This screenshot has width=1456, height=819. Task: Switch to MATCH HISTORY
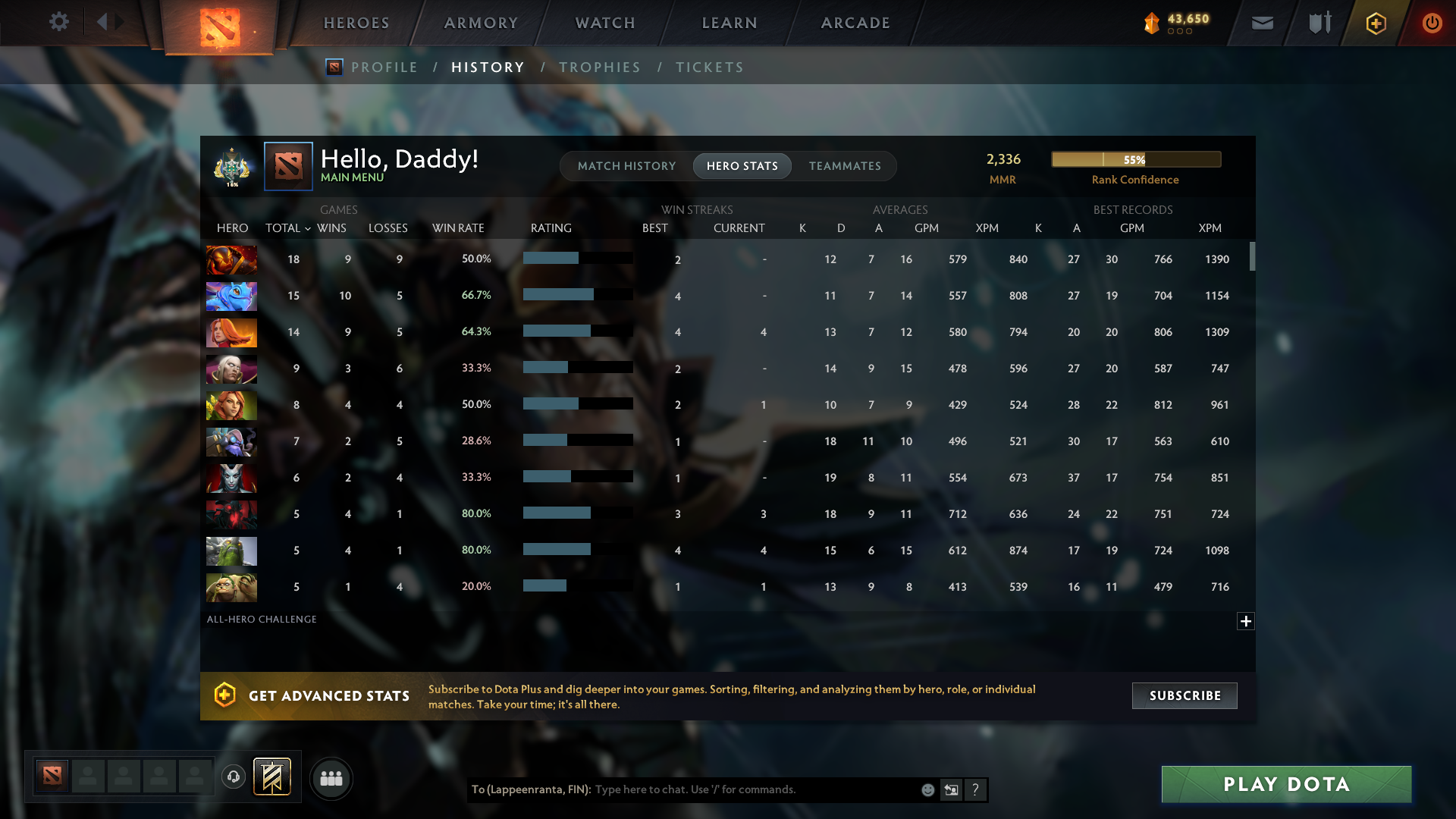tap(626, 165)
